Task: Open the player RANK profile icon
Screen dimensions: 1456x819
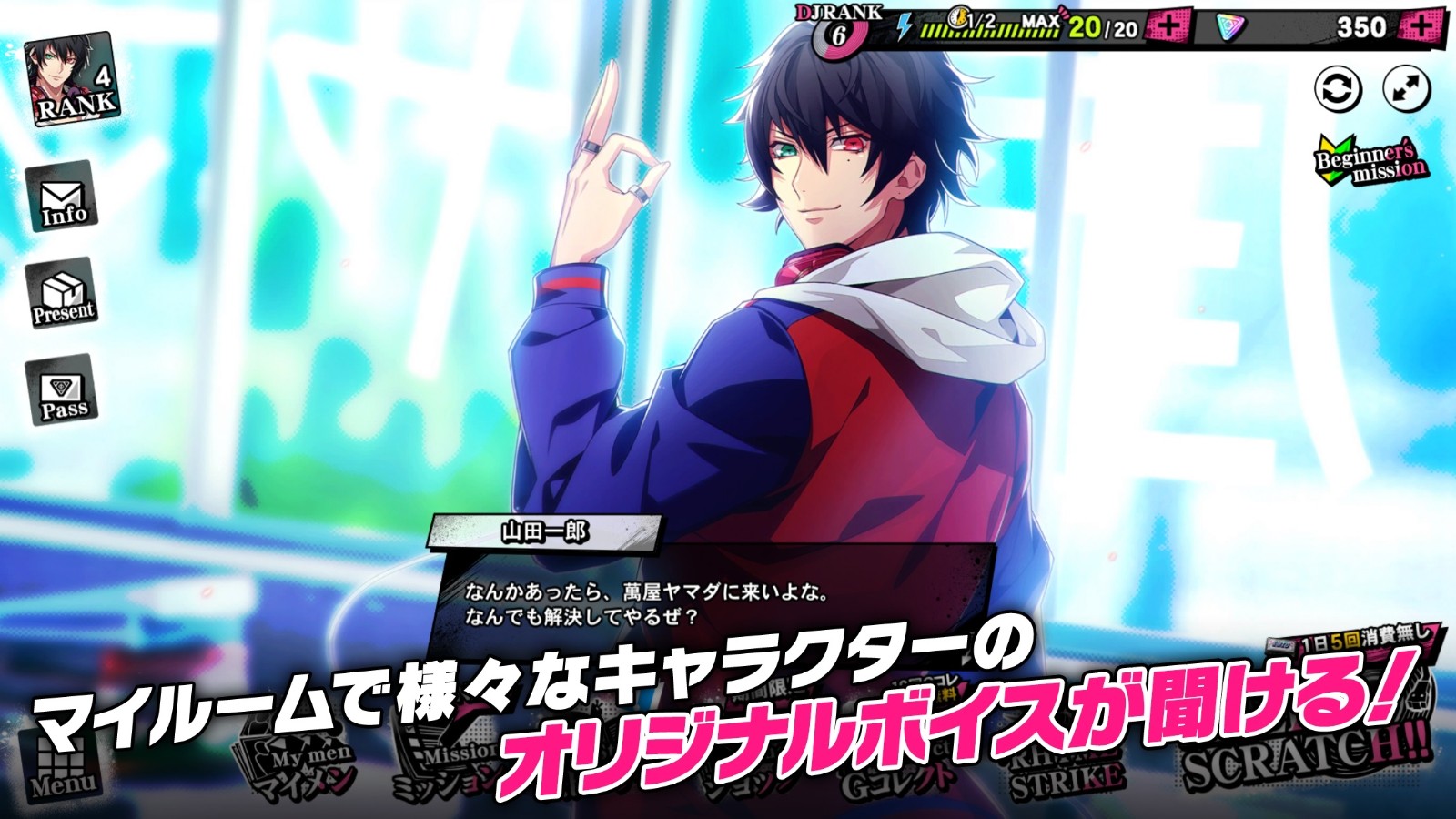Action: [73, 80]
